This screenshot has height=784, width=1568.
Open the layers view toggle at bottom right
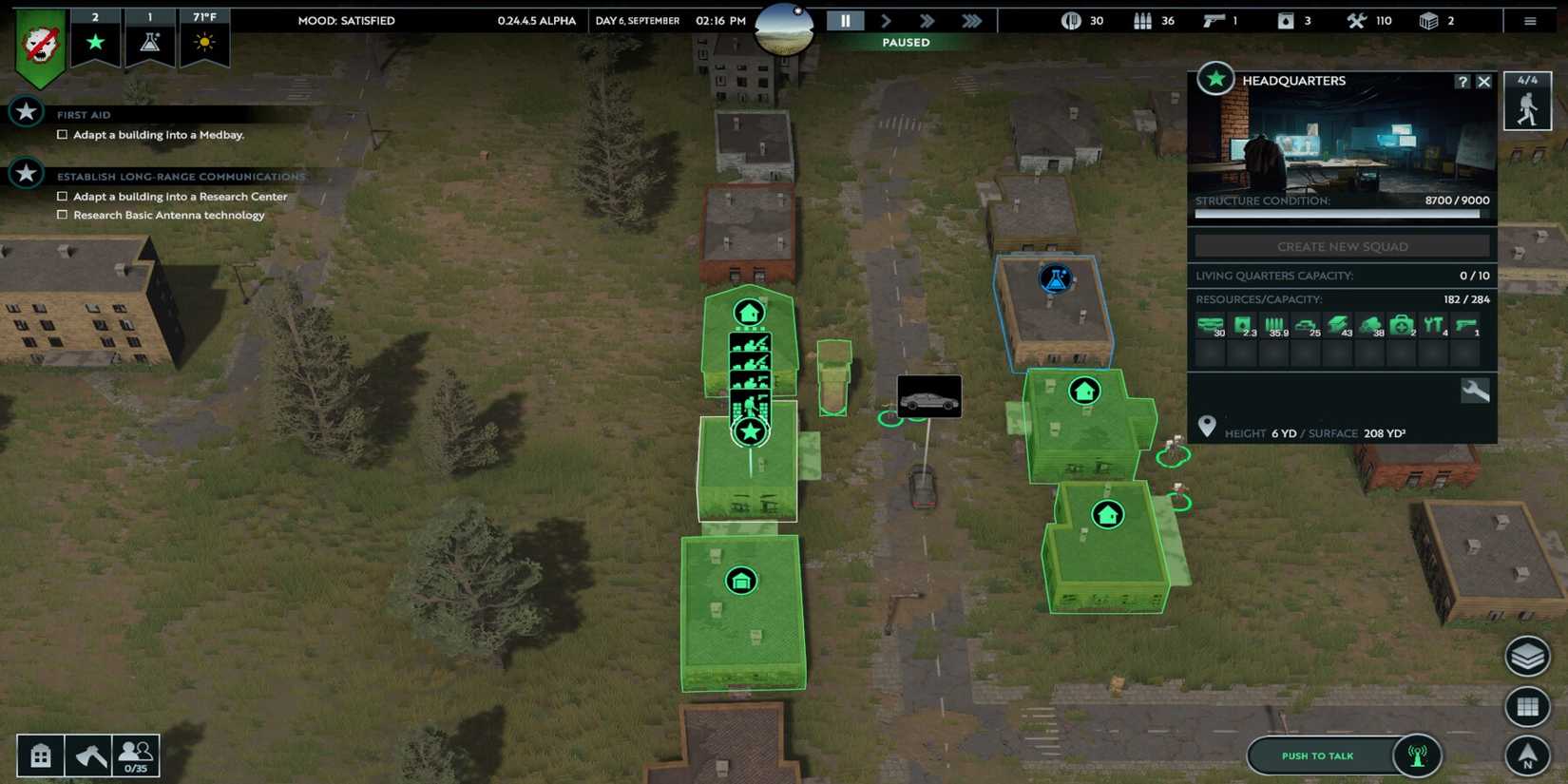pos(1527,656)
